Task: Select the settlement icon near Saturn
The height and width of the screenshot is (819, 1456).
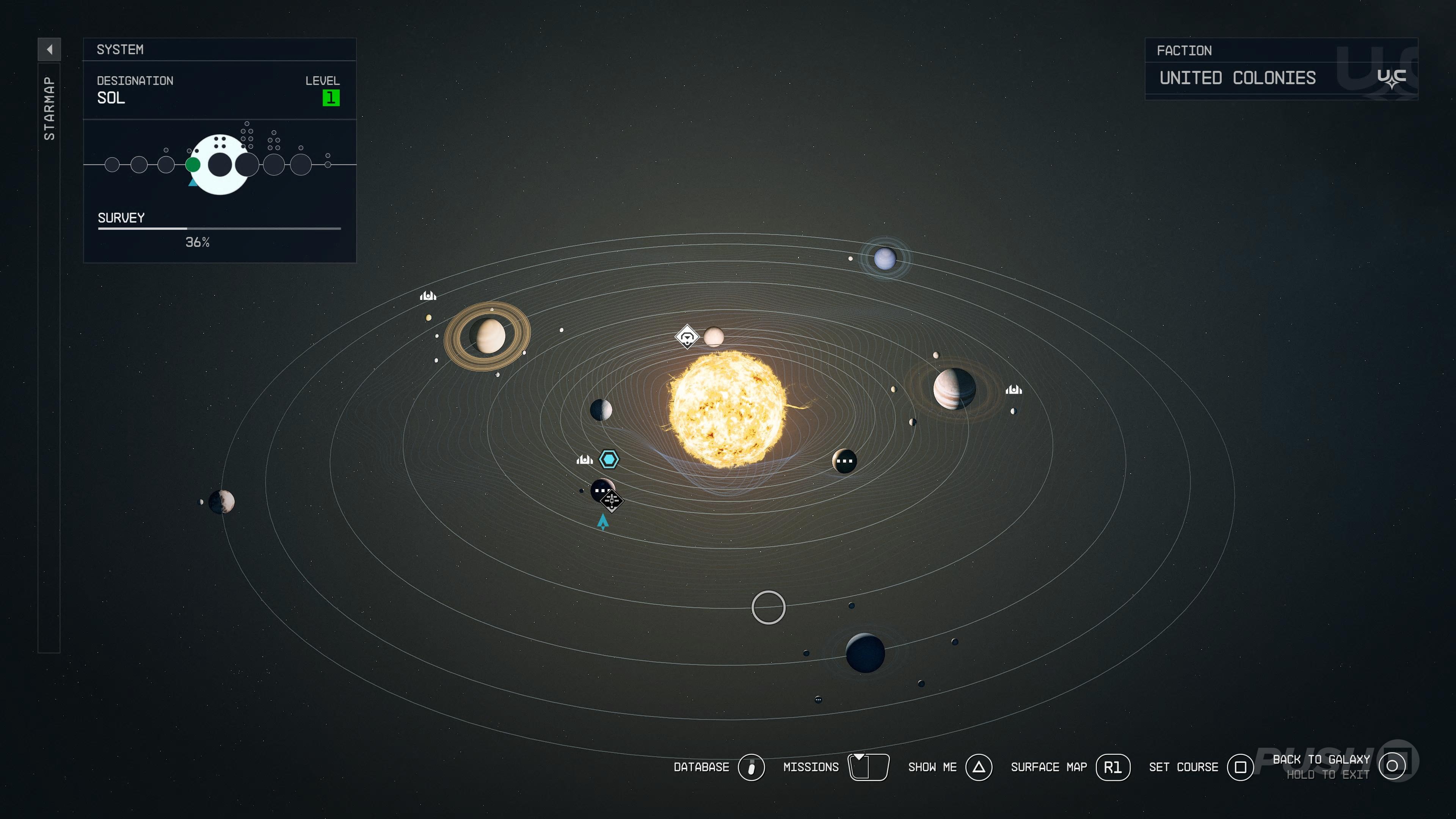Action: (x=428, y=296)
